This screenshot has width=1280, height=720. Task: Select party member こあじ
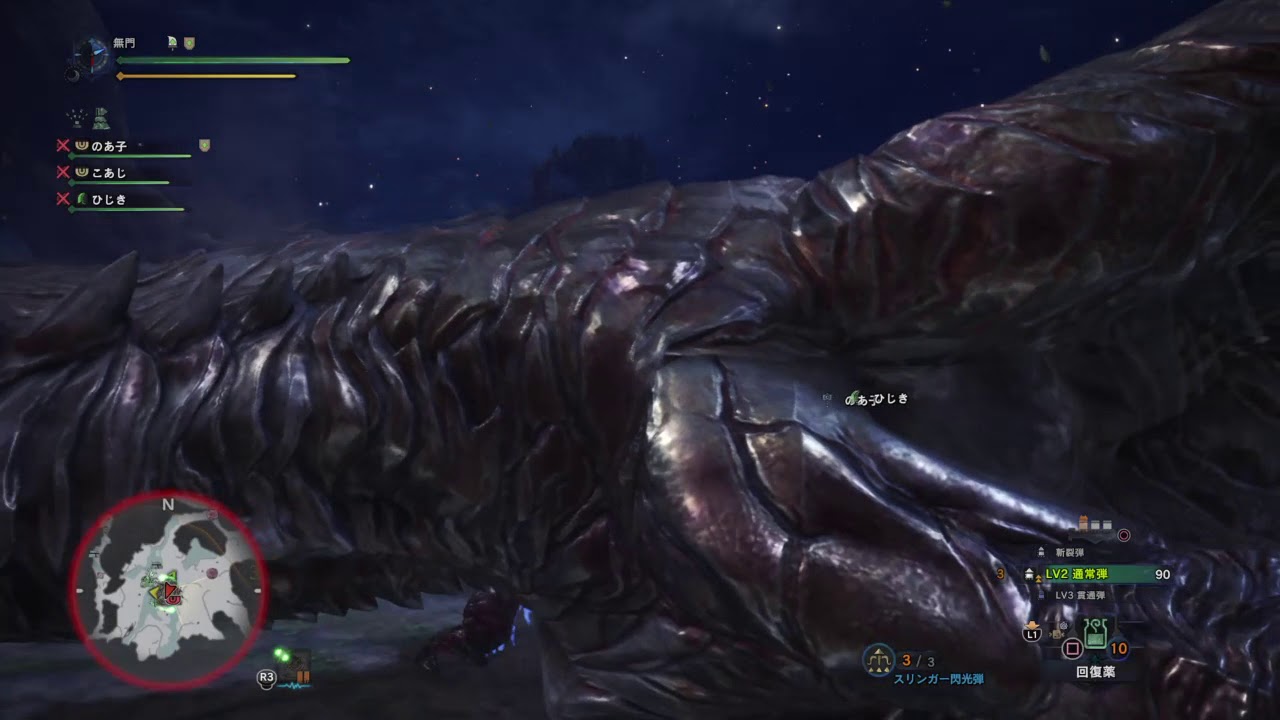click(x=109, y=173)
